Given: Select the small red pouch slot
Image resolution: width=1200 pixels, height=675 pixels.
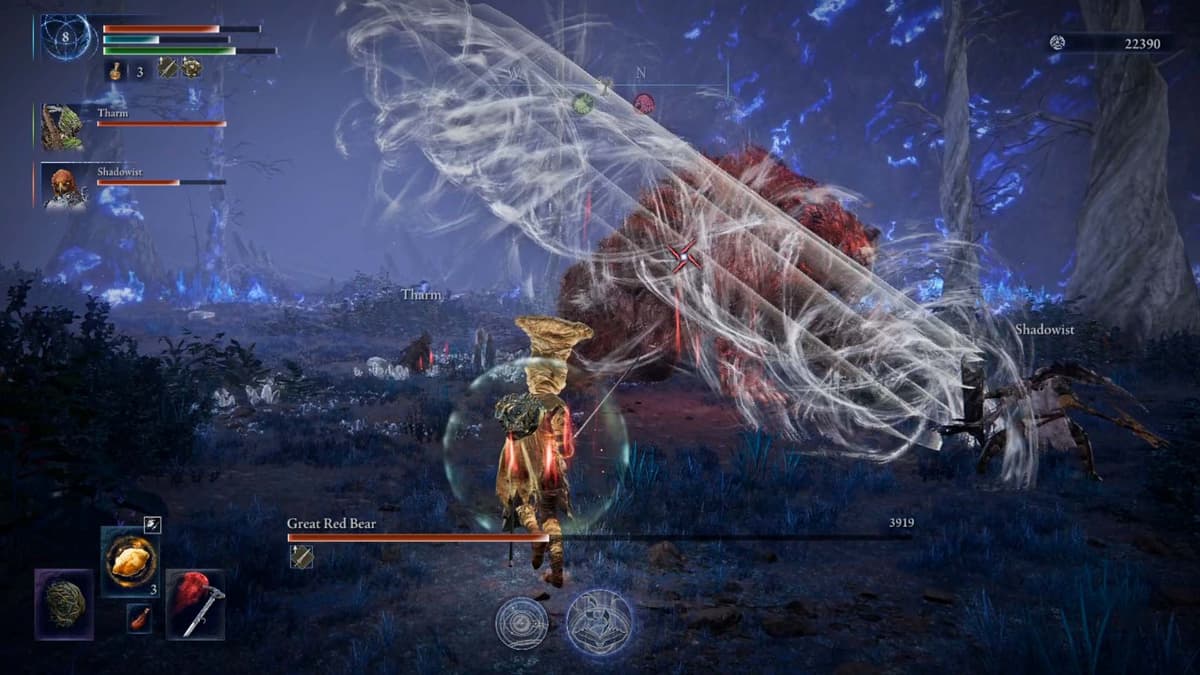Looking at the screenshot, I should point(140,618).
